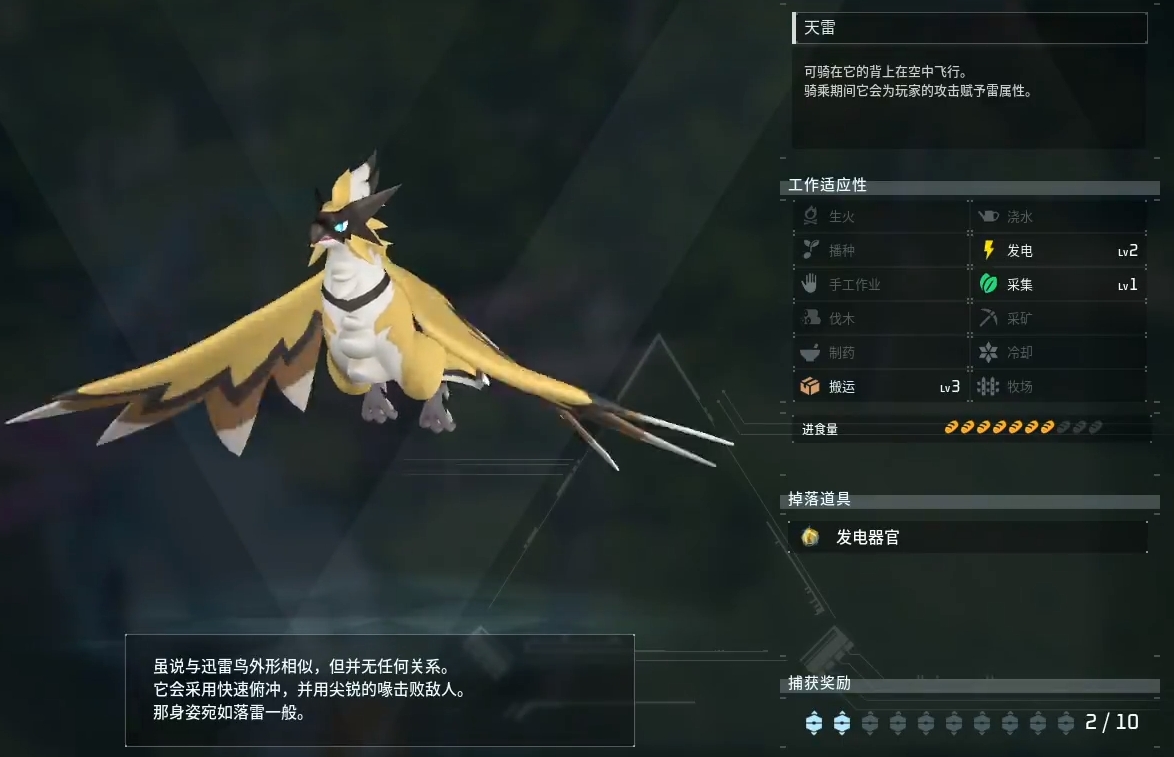Click the 生火 work suitability entry
This screenshot has height=757, width=1174.
880,217
